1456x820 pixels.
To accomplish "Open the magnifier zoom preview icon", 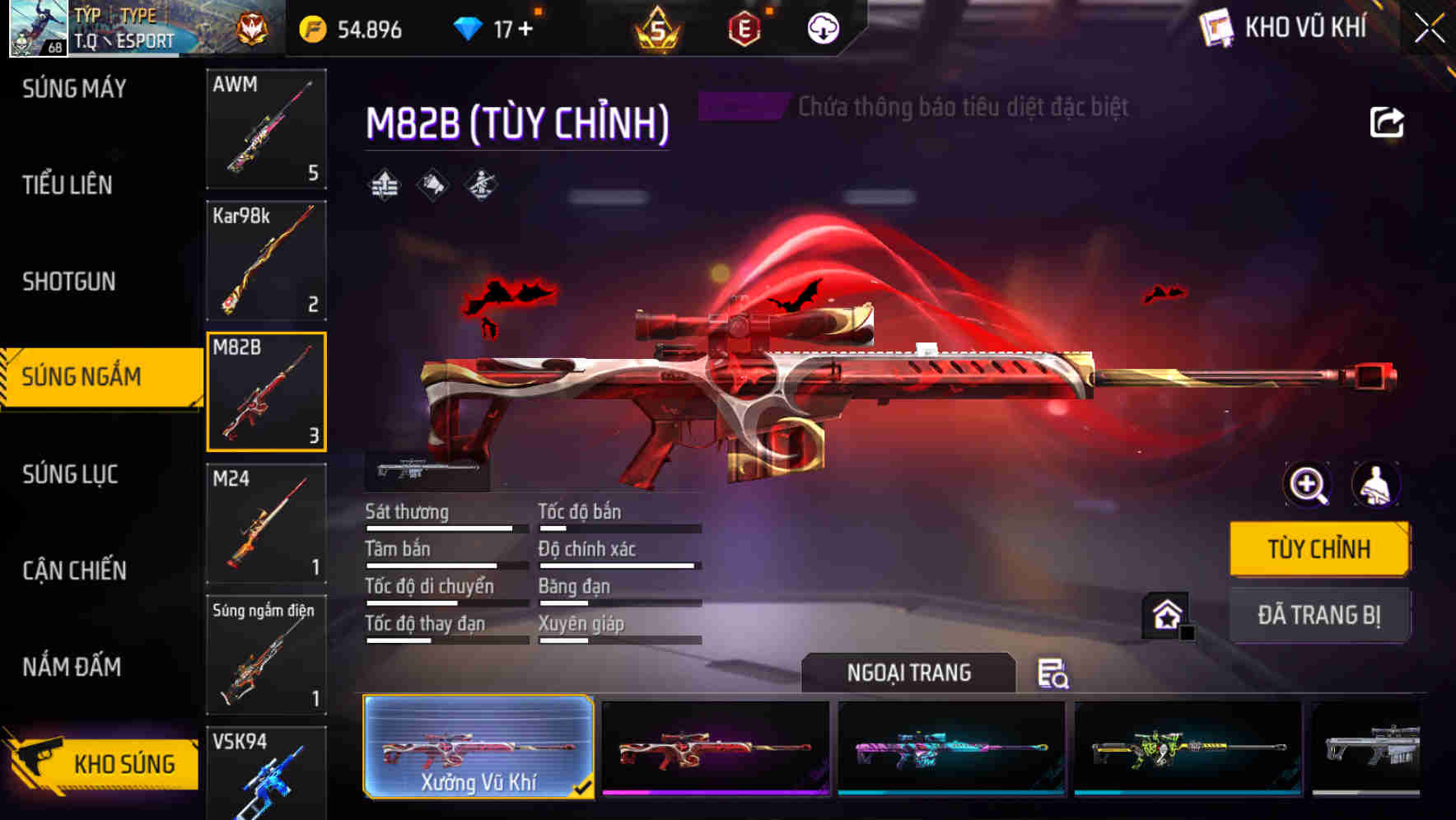I will pos(1309,485).
